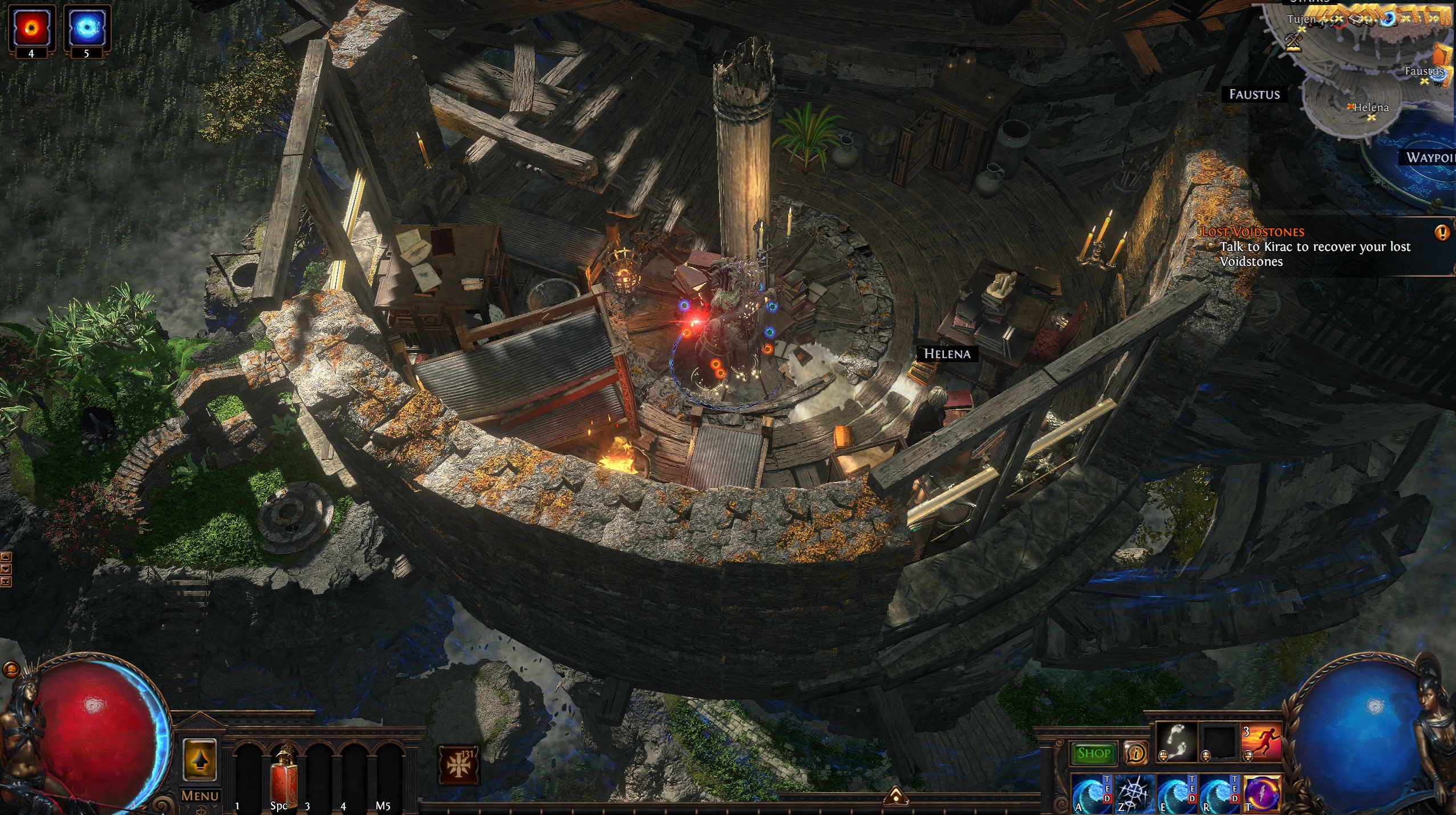Click the orange info speech-bubble icon
Screen dimensions: 1456x815
click(x=1135, y=753)
